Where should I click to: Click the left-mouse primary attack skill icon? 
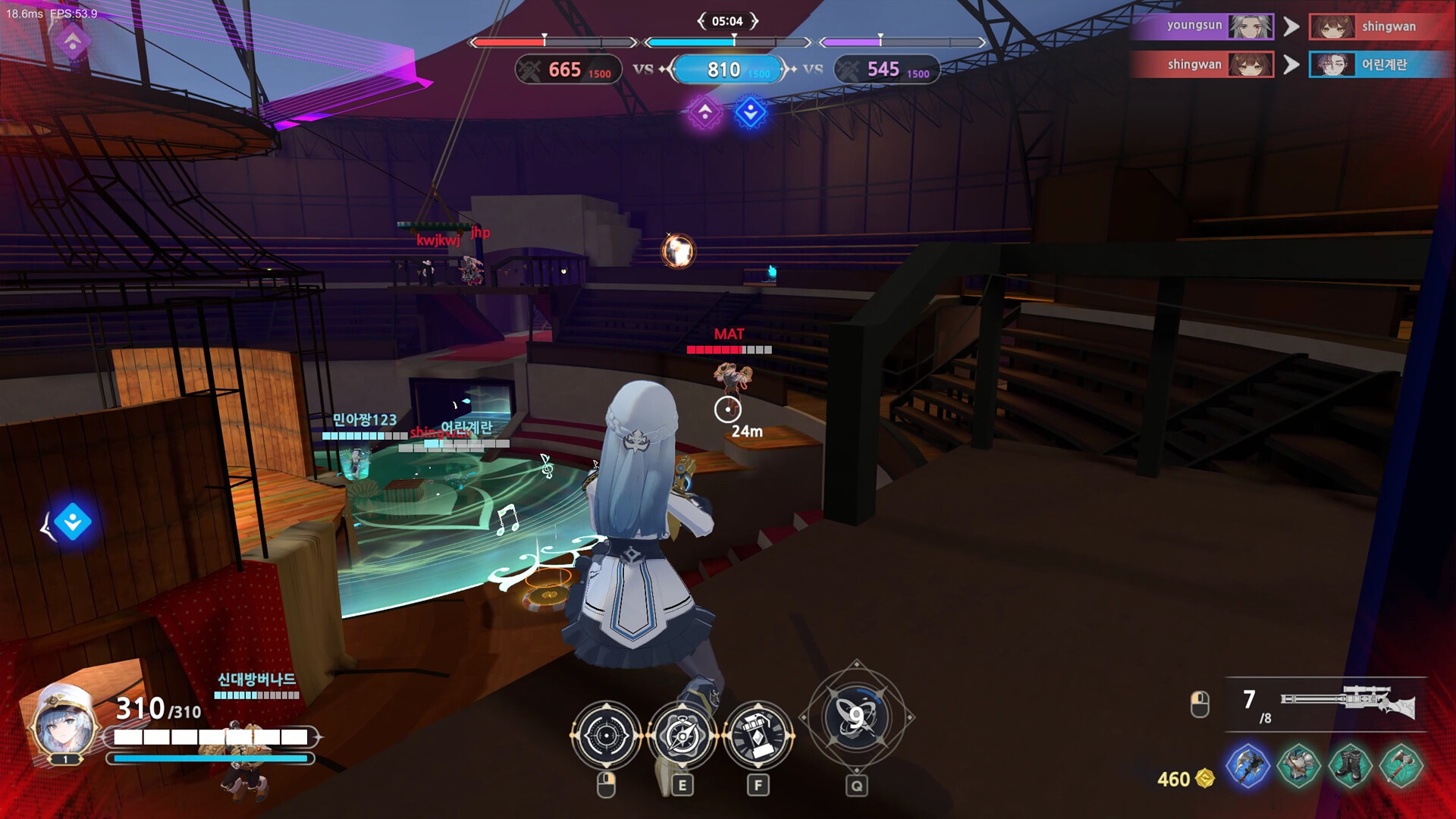[605, 736]
